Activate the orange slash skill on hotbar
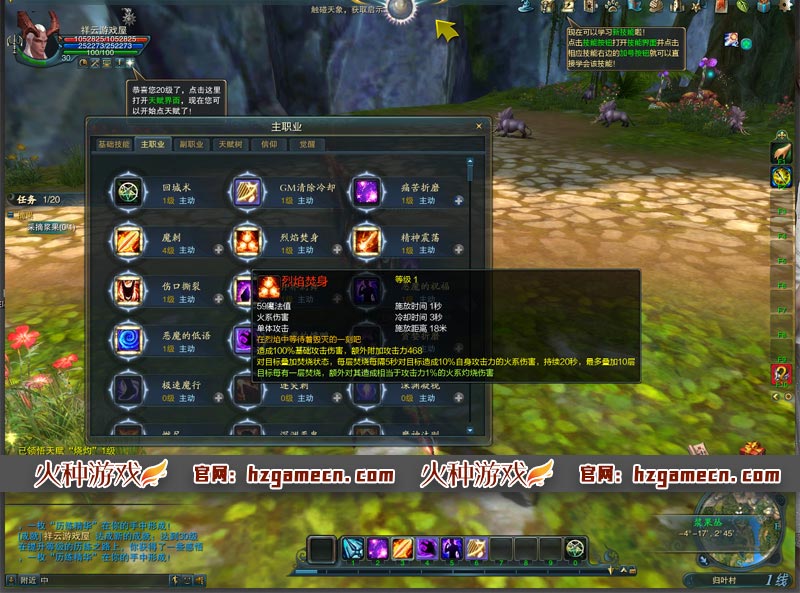 (402, 548)
